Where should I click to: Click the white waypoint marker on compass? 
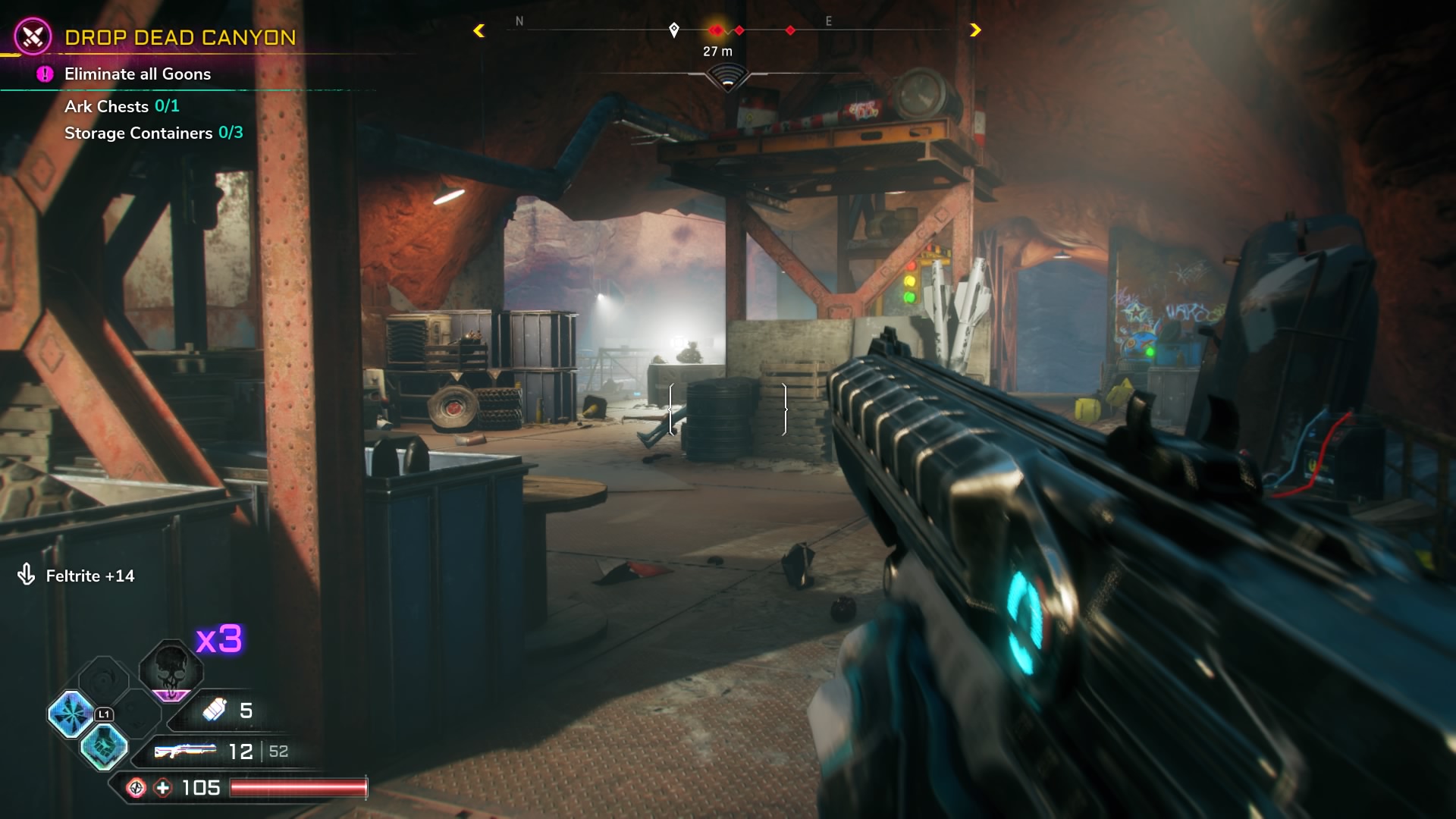pyautogui.click(x=674, y=30)
